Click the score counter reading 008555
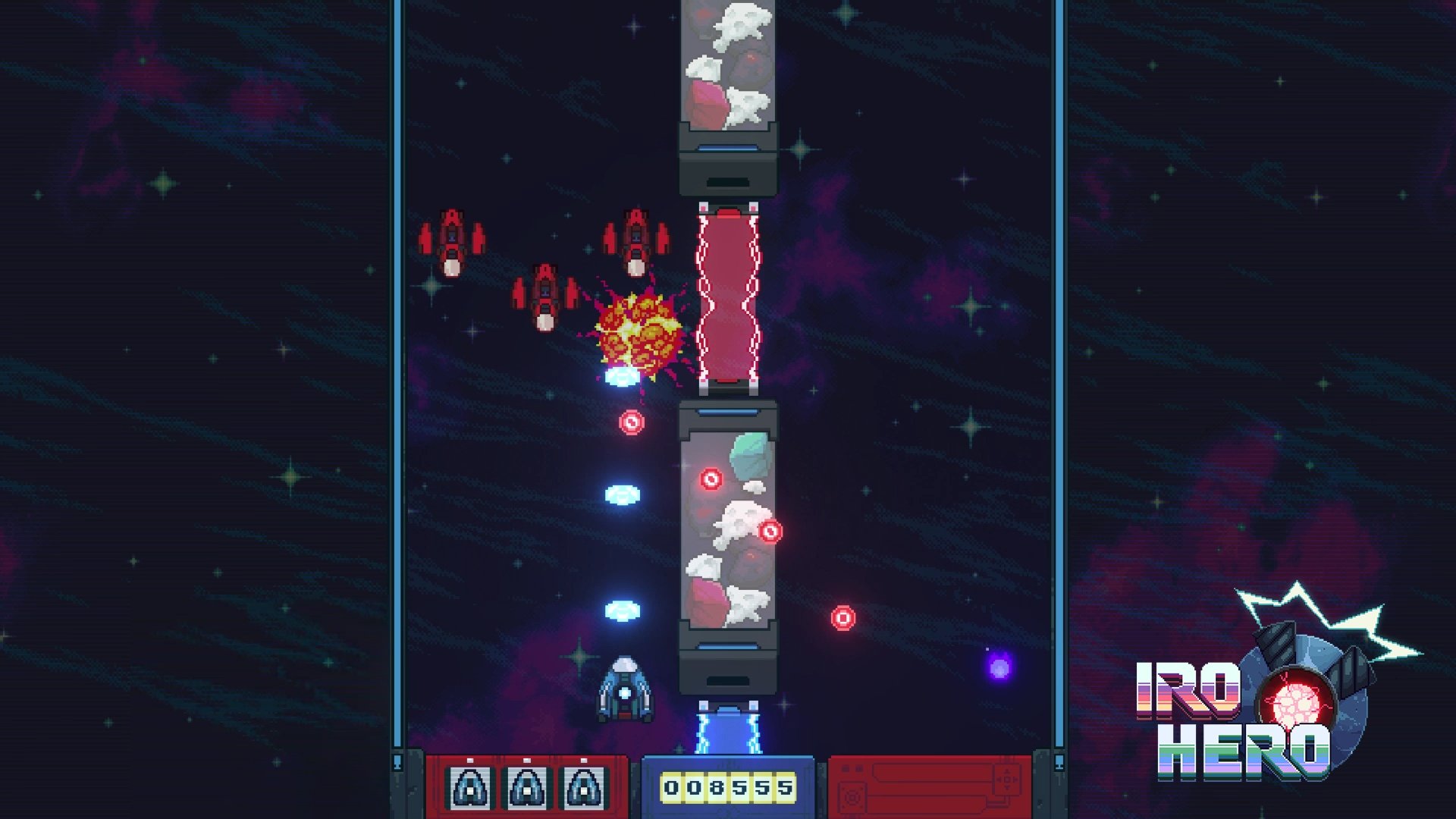 (728, 789)
